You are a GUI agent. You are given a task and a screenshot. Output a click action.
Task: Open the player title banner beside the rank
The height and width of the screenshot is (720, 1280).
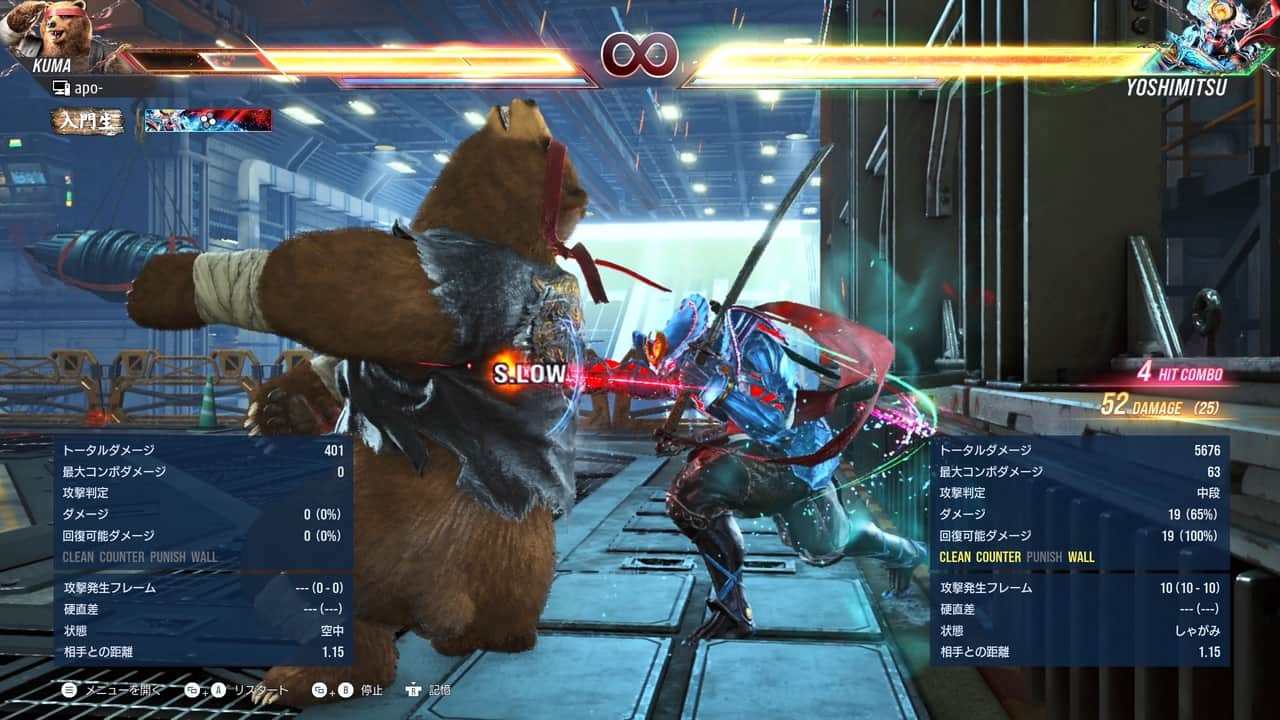[x=208, y=121]
